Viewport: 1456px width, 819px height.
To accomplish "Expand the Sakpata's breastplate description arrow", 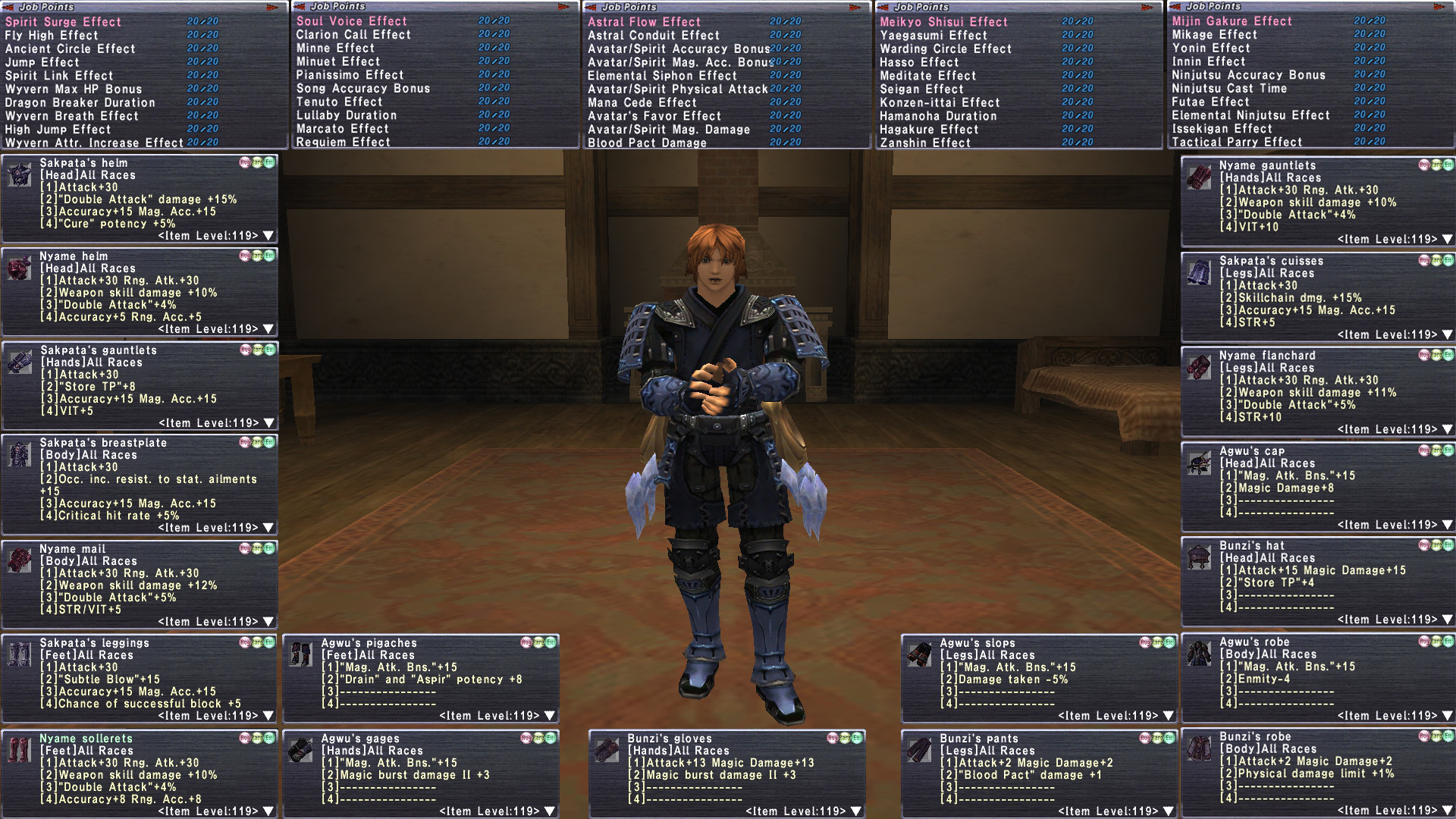I will pyautogui.click(x=268, y=528).
